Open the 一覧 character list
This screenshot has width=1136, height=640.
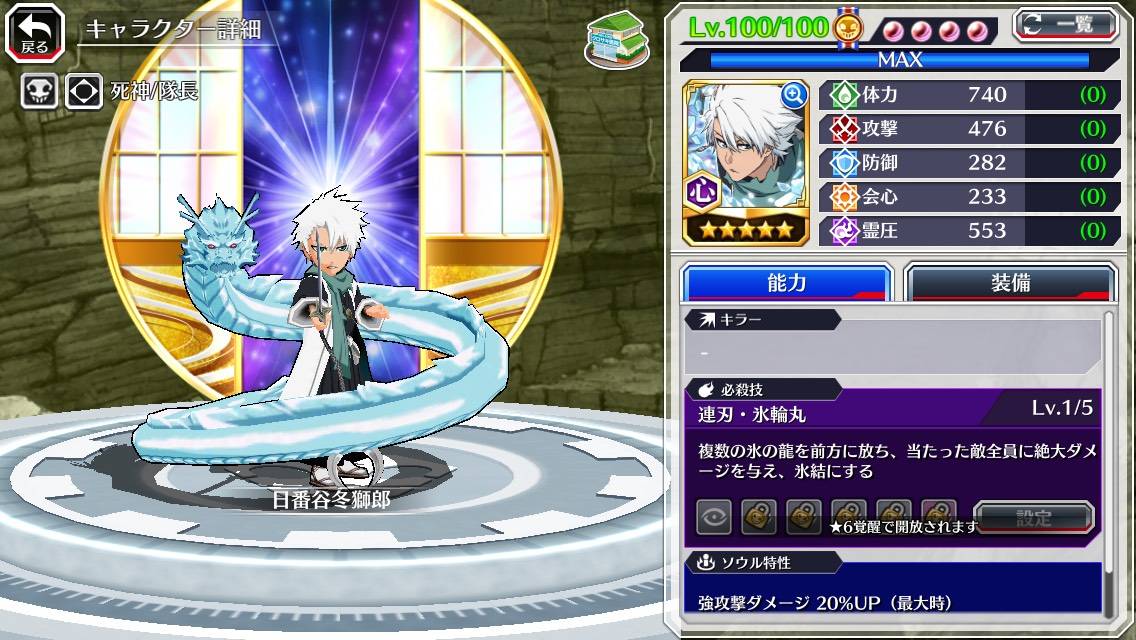(x=1065, y=24)
